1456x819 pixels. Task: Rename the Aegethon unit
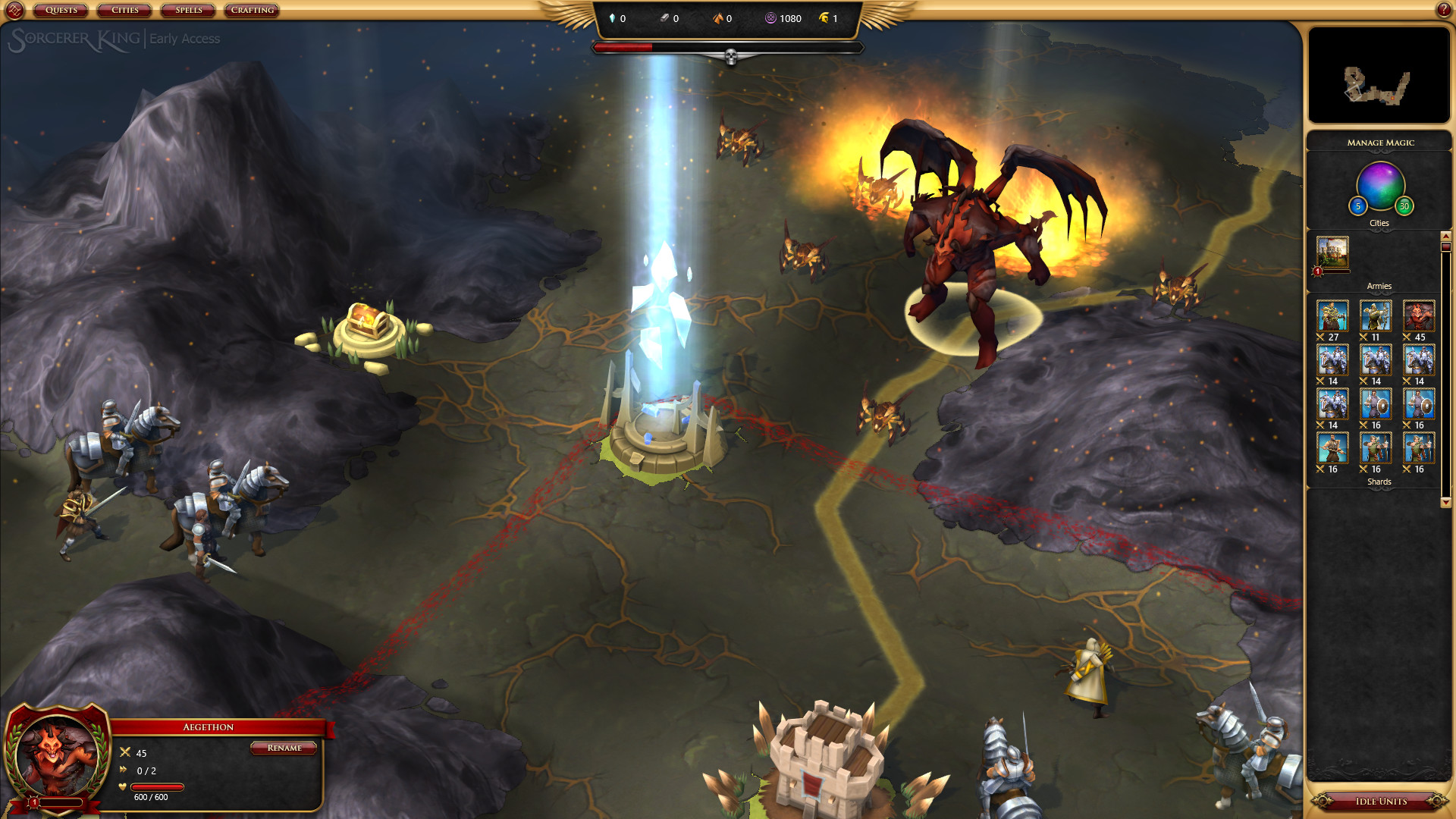click(284, 748)
